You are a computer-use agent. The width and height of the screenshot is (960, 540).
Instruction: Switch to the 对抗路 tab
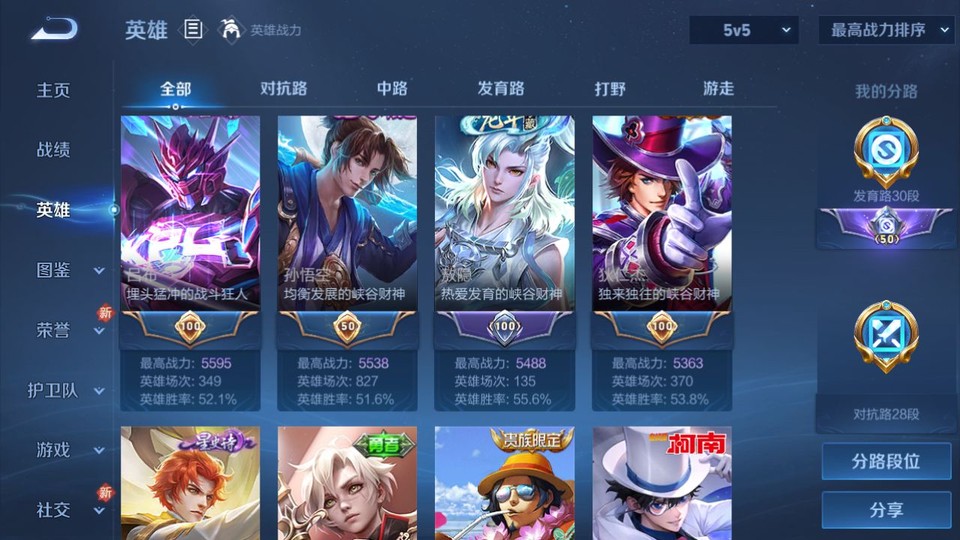click(283, 89)
